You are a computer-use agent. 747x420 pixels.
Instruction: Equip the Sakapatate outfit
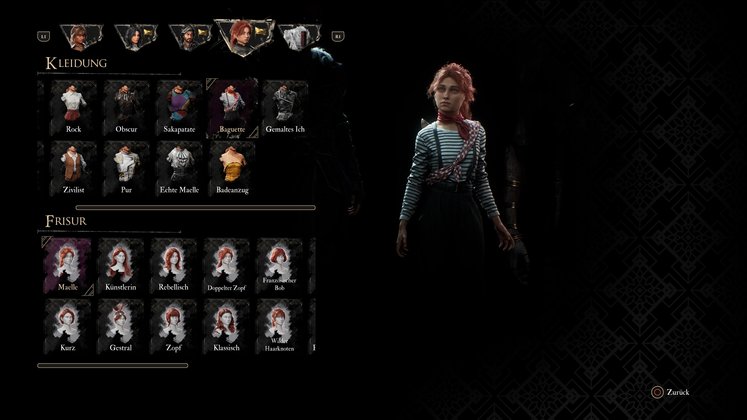coord(180,106)
